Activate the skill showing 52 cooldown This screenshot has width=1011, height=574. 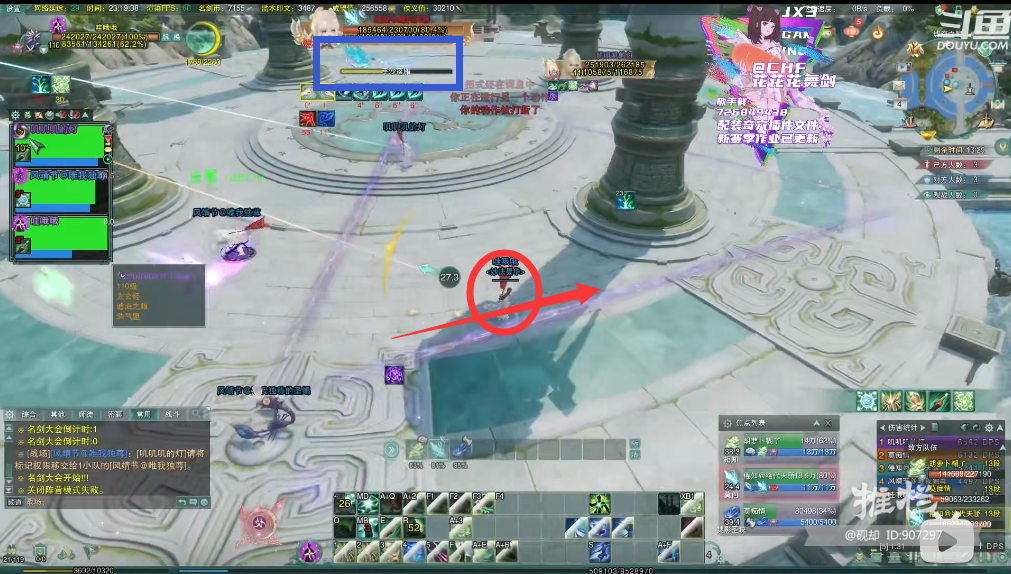(x=414, y=526)
